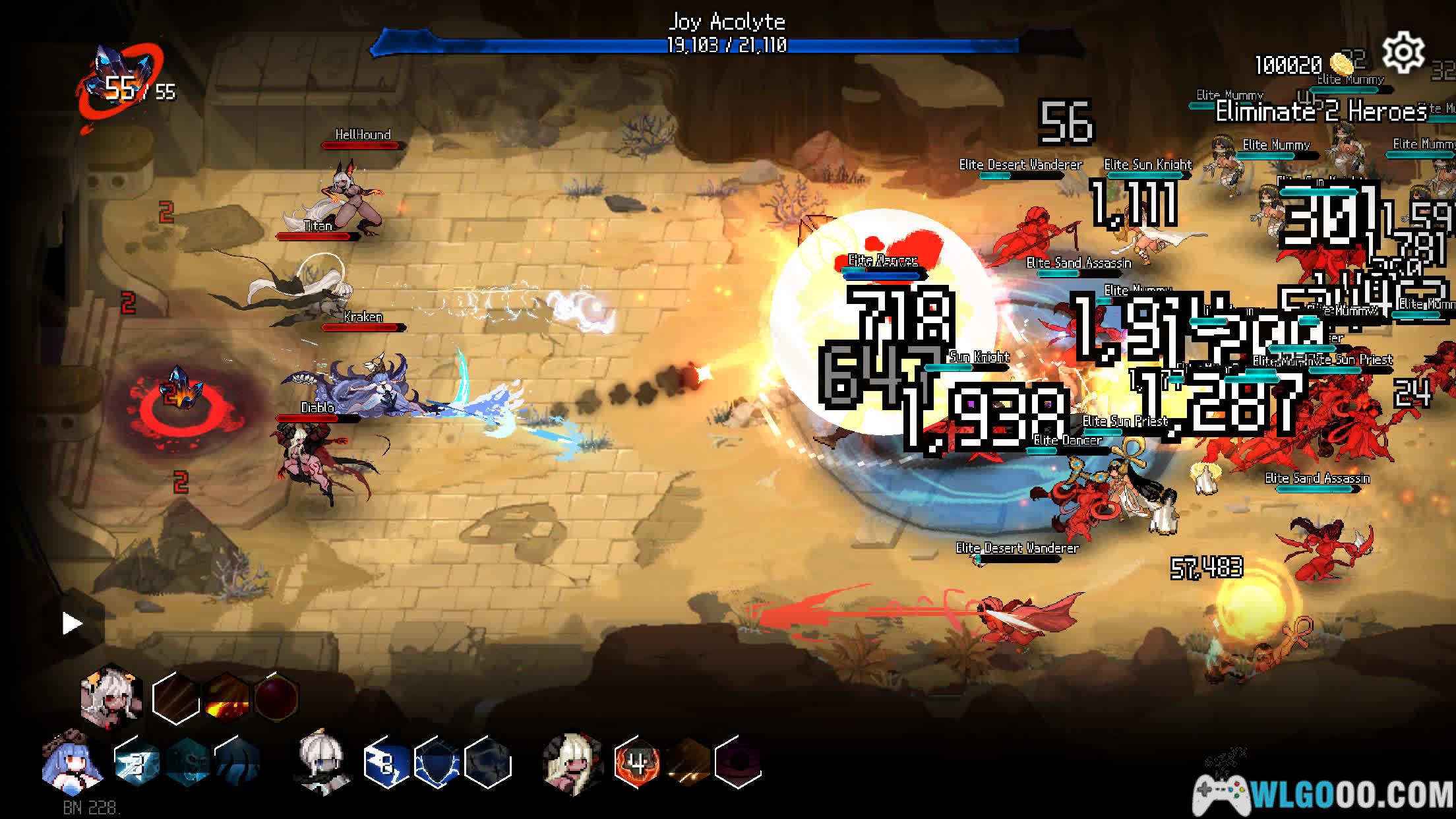Click the play speed arrow button
Viewport: 1456px width, 819px height.
coord(72,623)
